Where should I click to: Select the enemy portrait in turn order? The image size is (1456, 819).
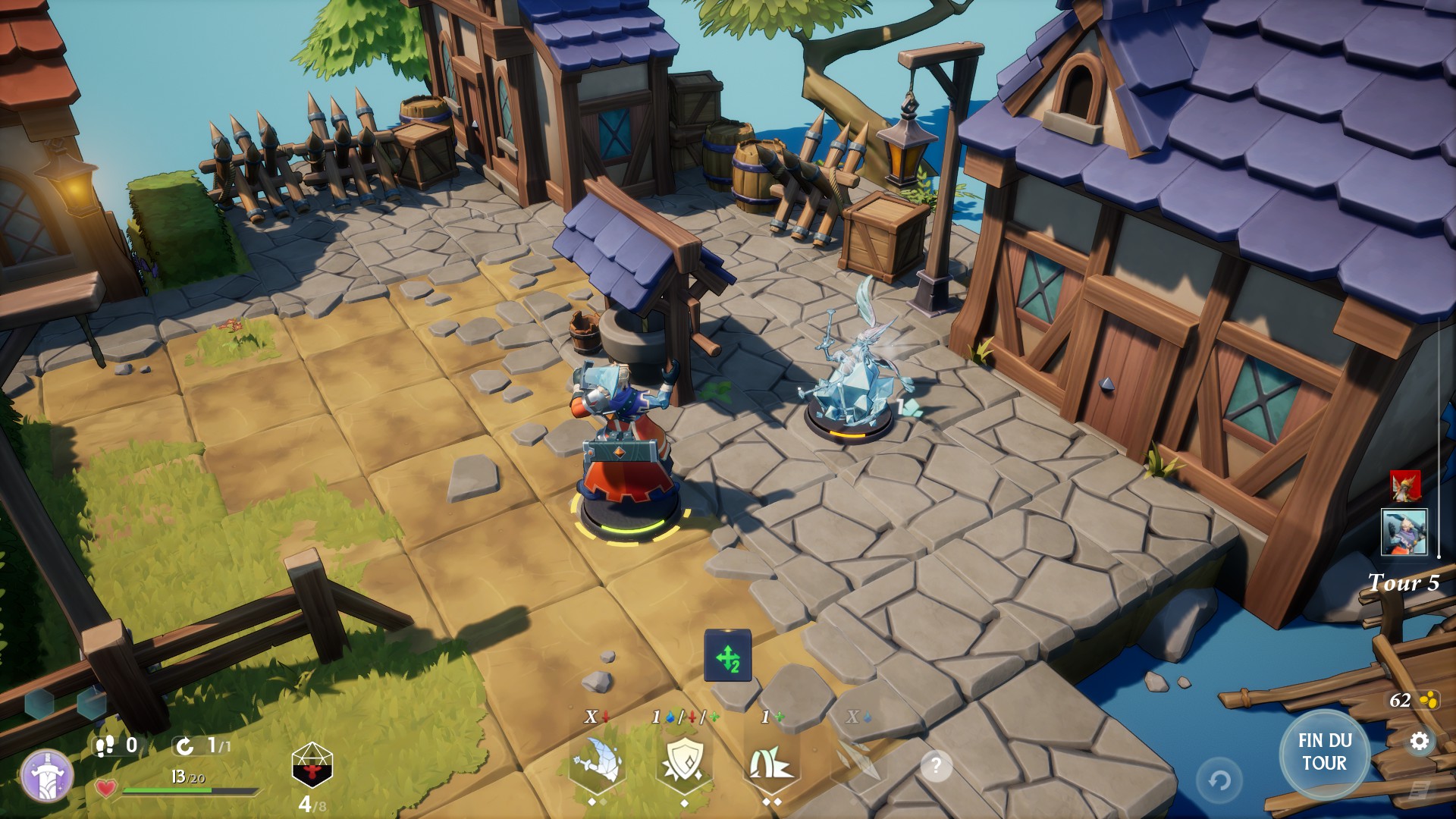[x=1404, y=485]
